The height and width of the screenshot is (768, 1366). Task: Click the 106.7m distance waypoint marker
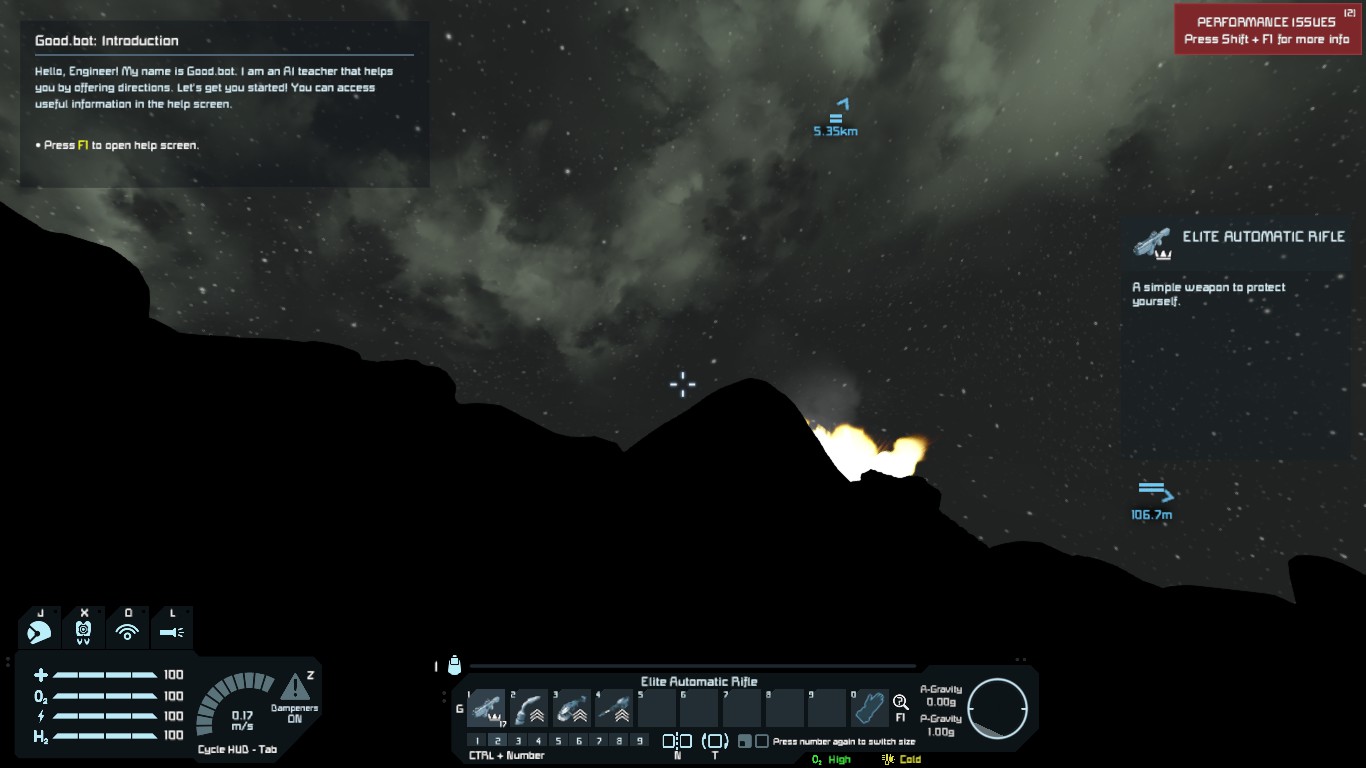click(1153, 501)
